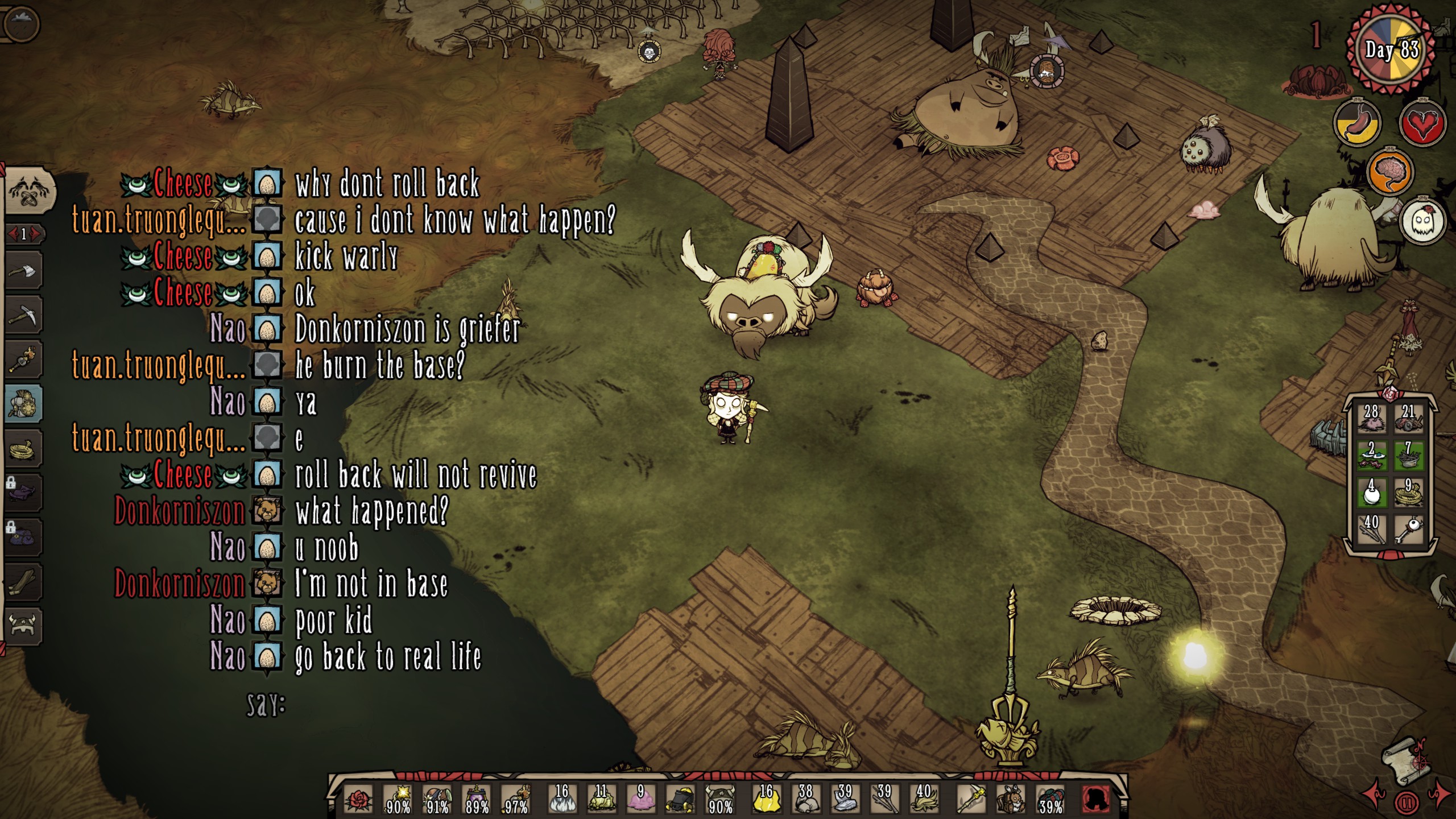Pick the torch crafting recipe

point(23,359)
